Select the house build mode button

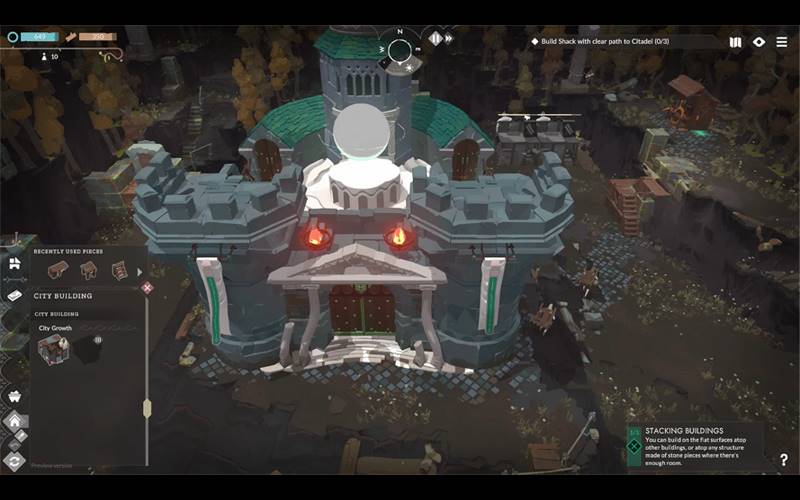(14, 421)
